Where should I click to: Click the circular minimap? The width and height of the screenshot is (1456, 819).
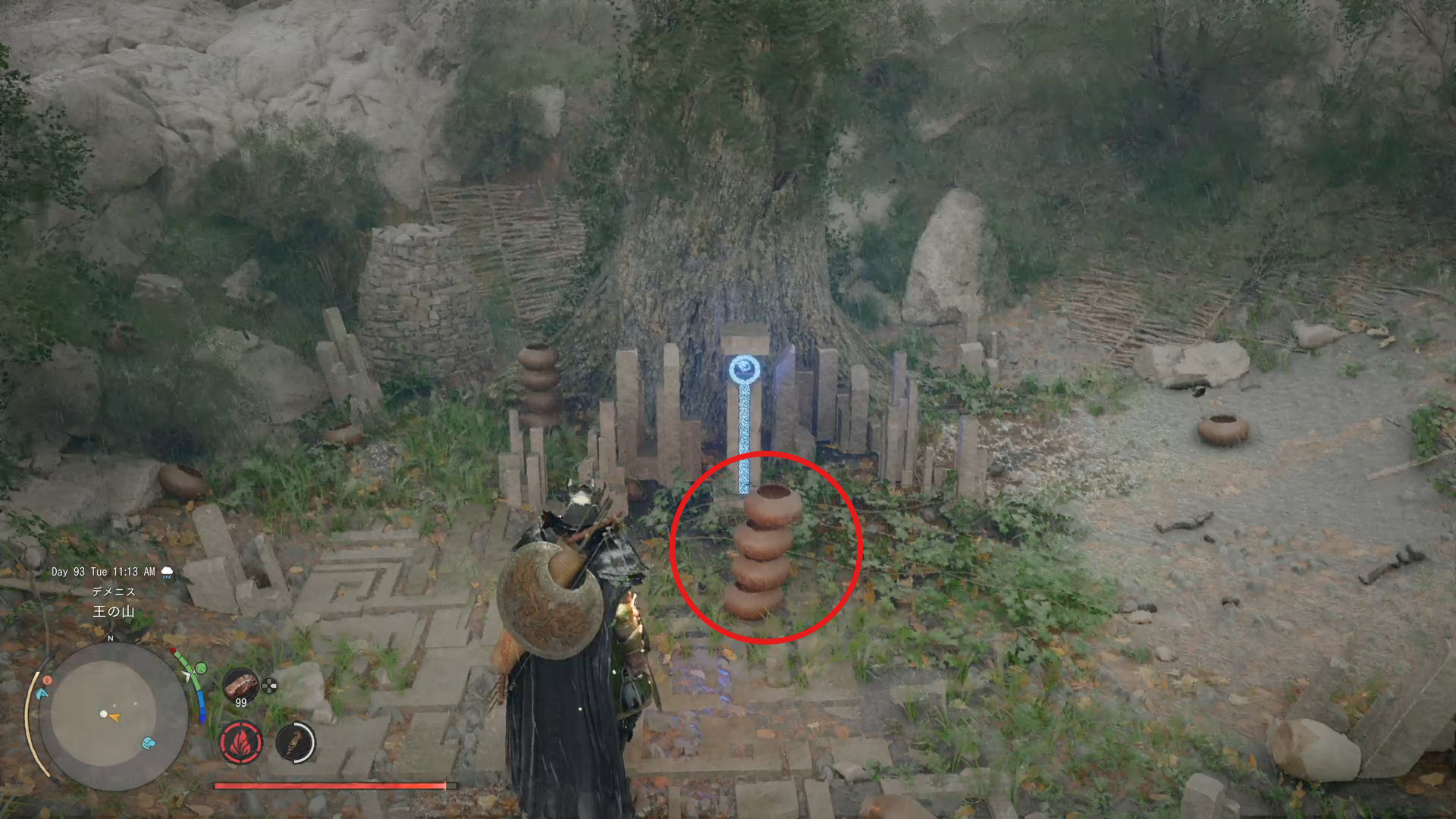pos(114,716)
